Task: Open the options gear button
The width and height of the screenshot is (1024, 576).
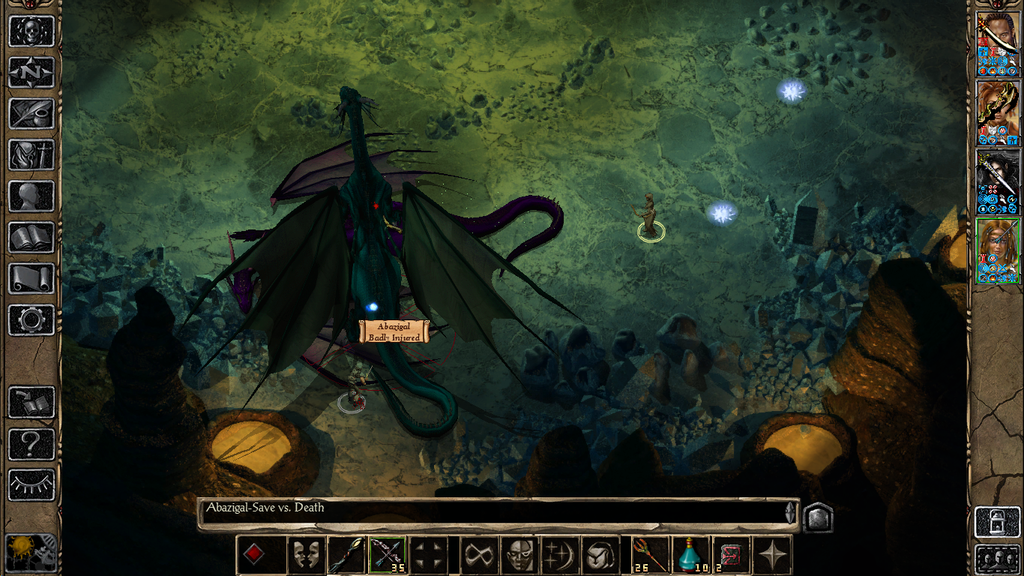Action: point(31,319)
